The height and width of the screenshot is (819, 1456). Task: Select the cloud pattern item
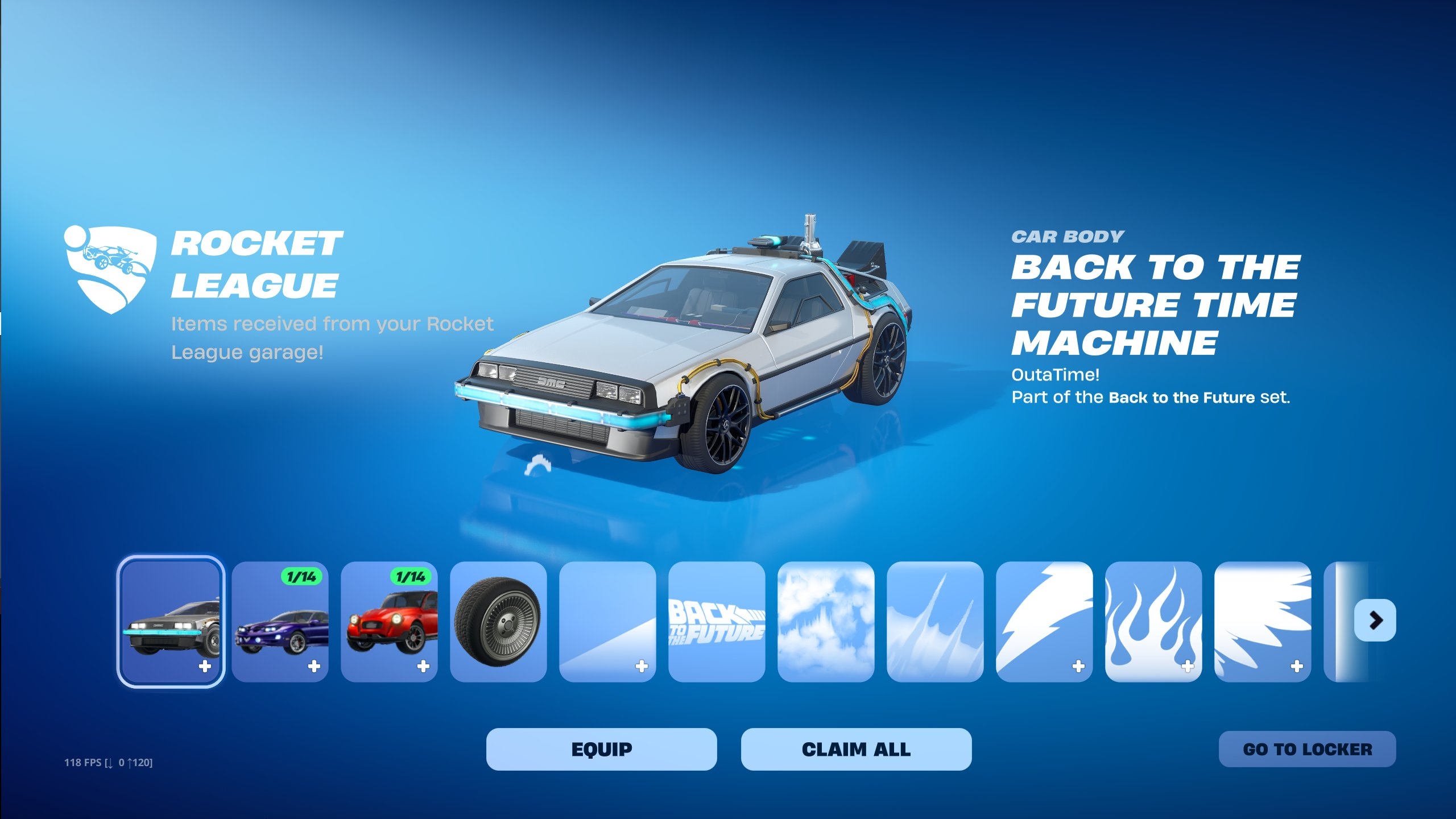826,622
